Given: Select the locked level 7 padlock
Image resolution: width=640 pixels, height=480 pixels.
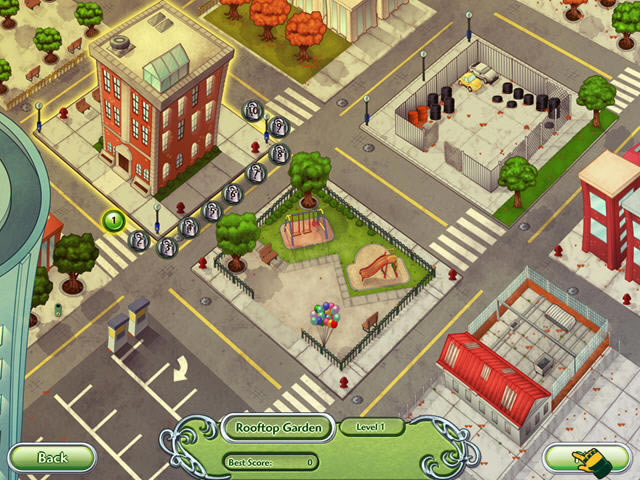Looking at the screenshot, I should [x=256, y=174].
